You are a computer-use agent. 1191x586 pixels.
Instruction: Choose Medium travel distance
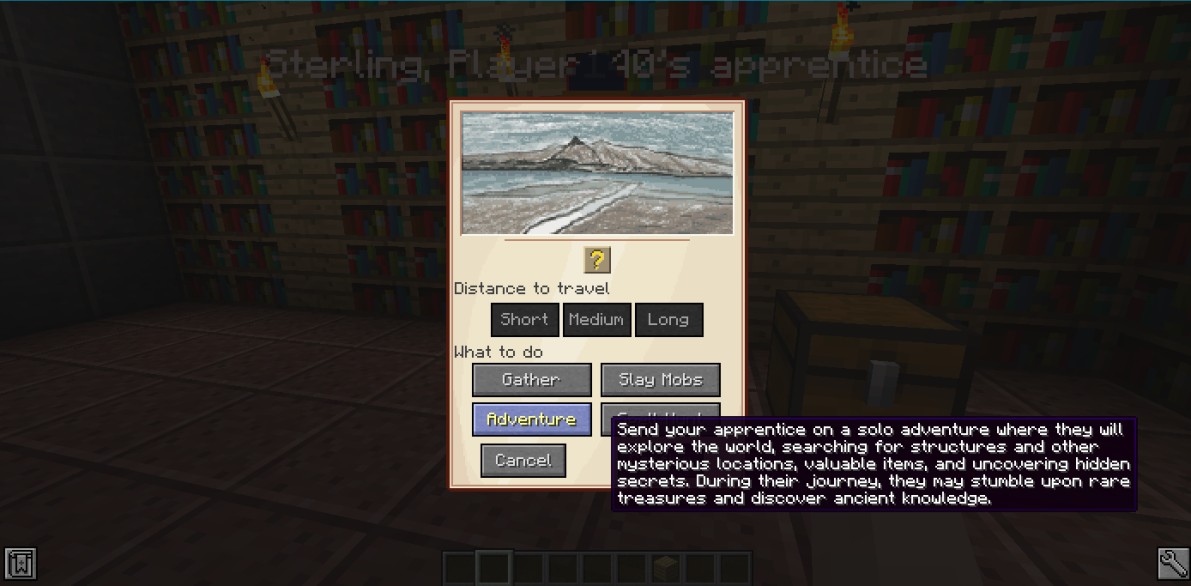point(596,320)
